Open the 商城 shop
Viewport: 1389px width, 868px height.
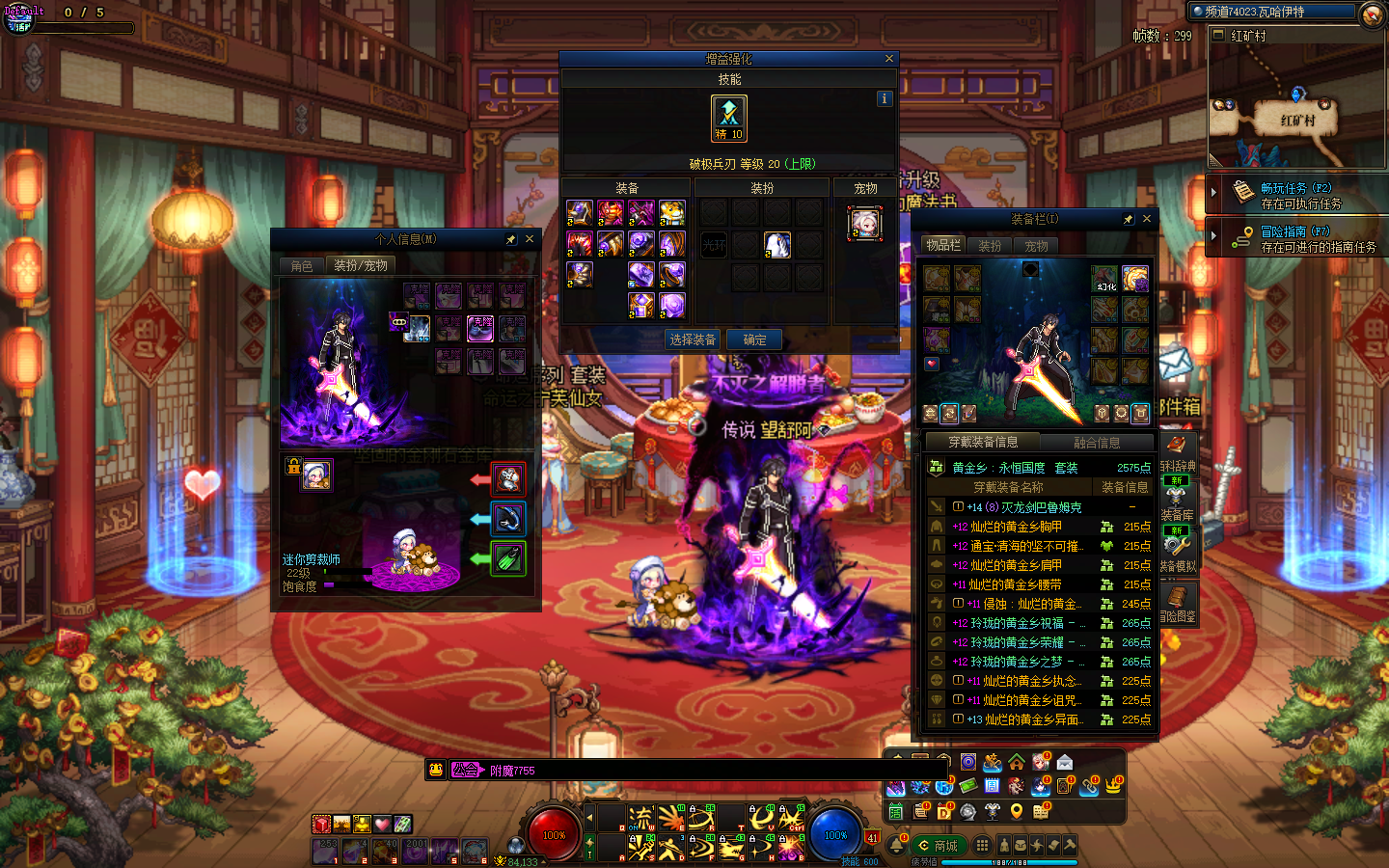[x=938, y=846]
